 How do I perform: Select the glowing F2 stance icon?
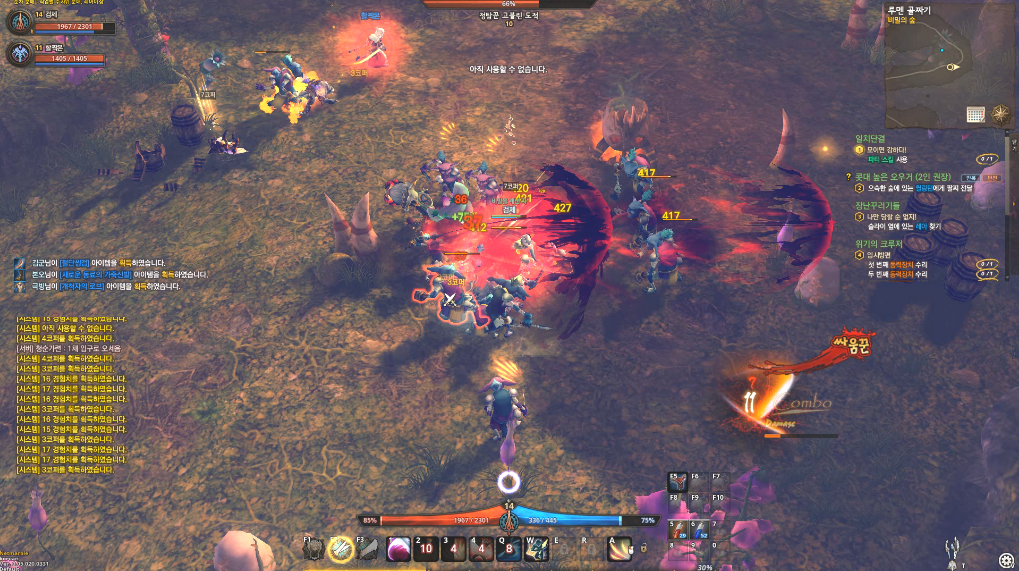point(340,549)
